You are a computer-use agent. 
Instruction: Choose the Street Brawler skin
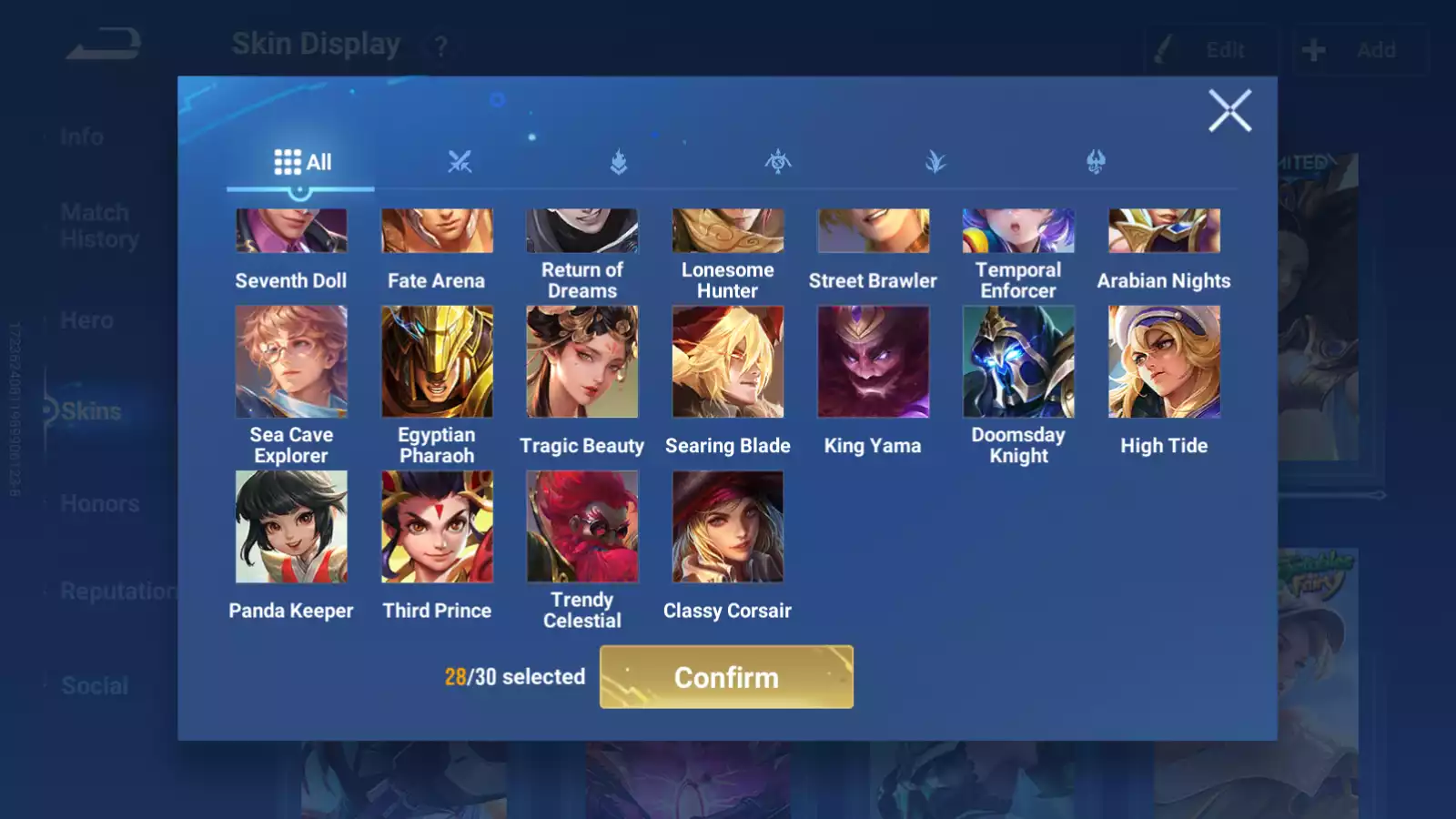(873, 231)
